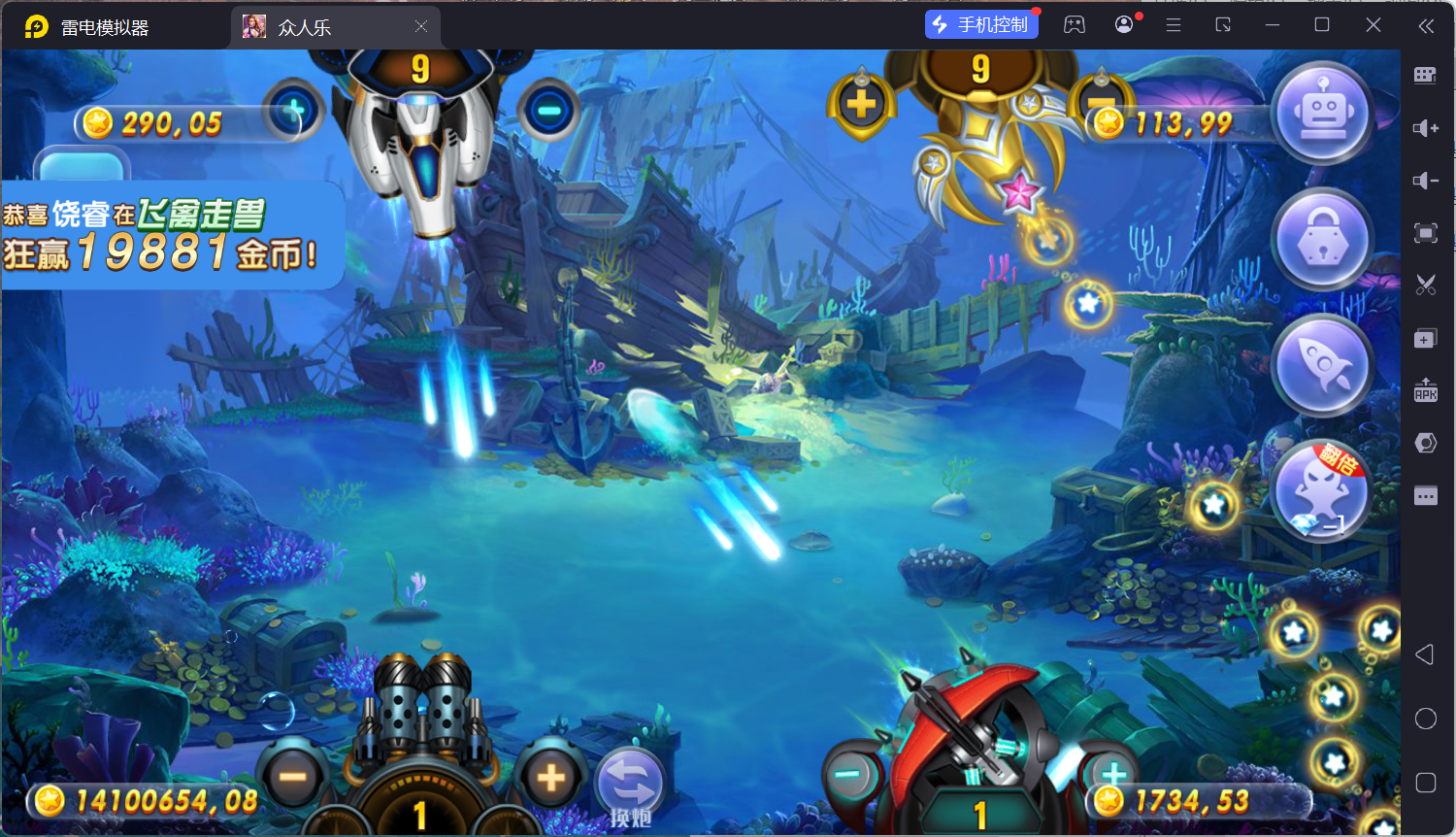
Task: Activate the skull 翻倍 double button
Action: (1320, 490)
